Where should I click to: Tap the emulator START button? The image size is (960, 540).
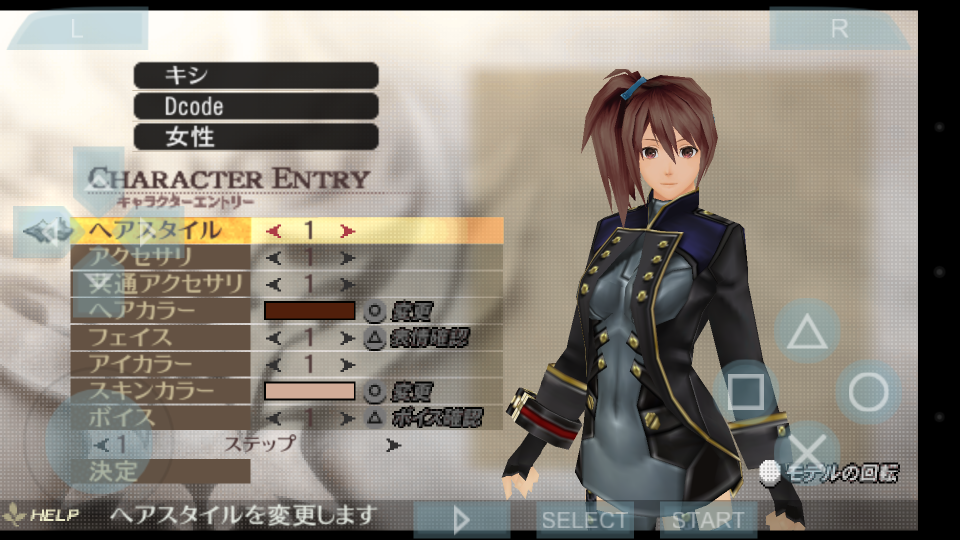(x=707, y=520)
